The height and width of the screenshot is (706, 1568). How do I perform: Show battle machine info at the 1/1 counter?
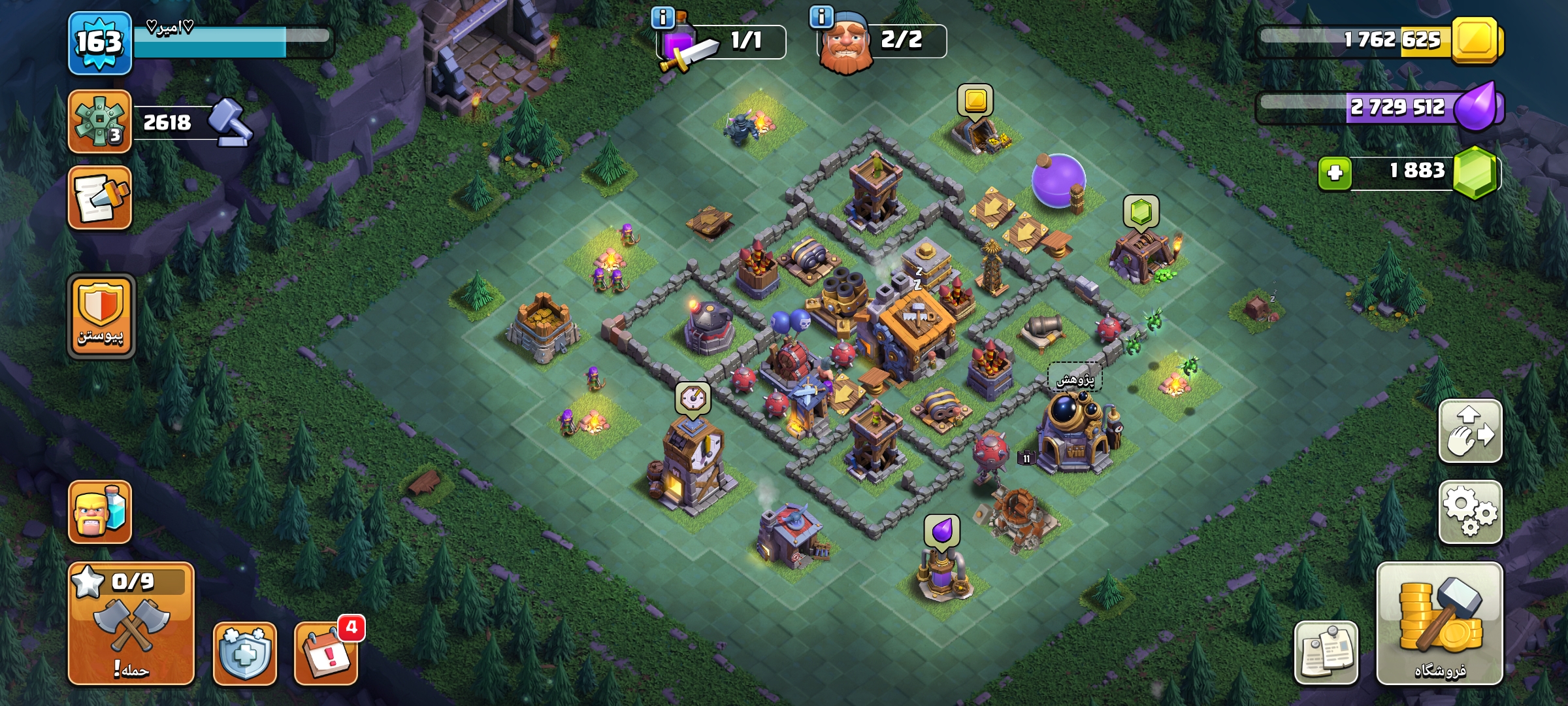[x=663, y=18]
